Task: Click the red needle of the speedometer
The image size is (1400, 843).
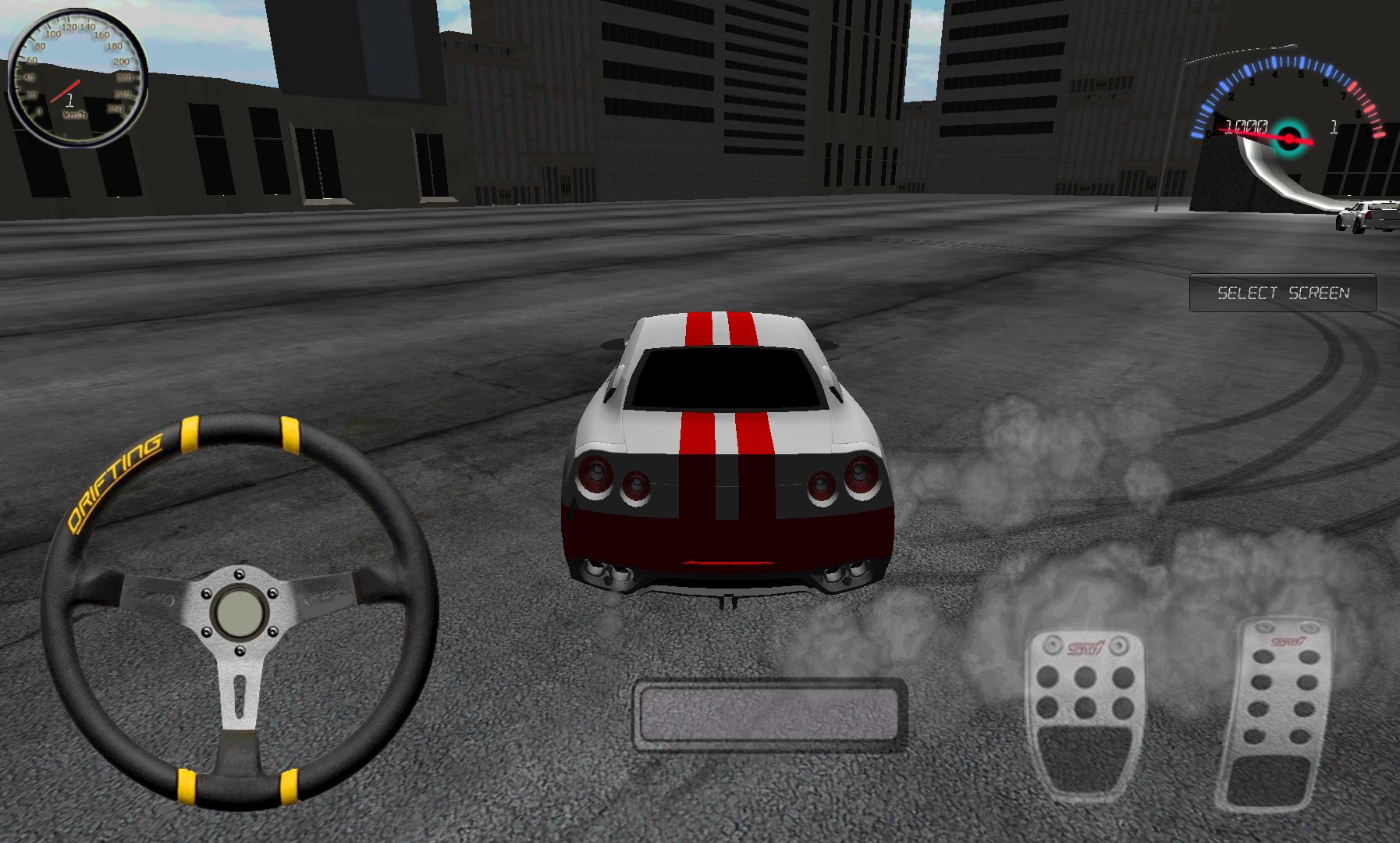Action: (x=66, y=94)
